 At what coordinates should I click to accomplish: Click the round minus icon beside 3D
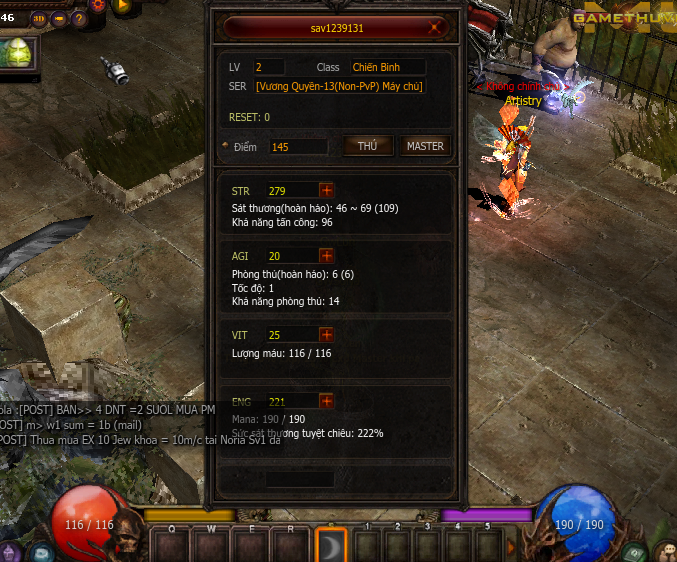point(60,18)
